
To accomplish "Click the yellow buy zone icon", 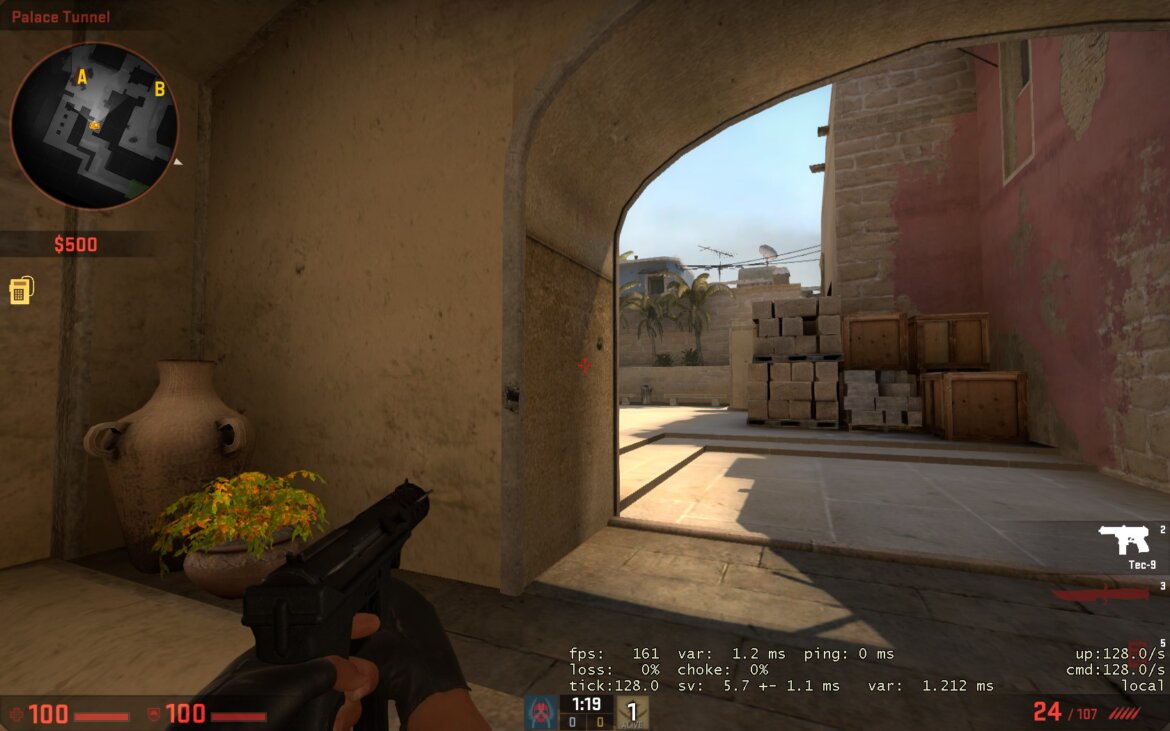I will (x=21, y=290).
